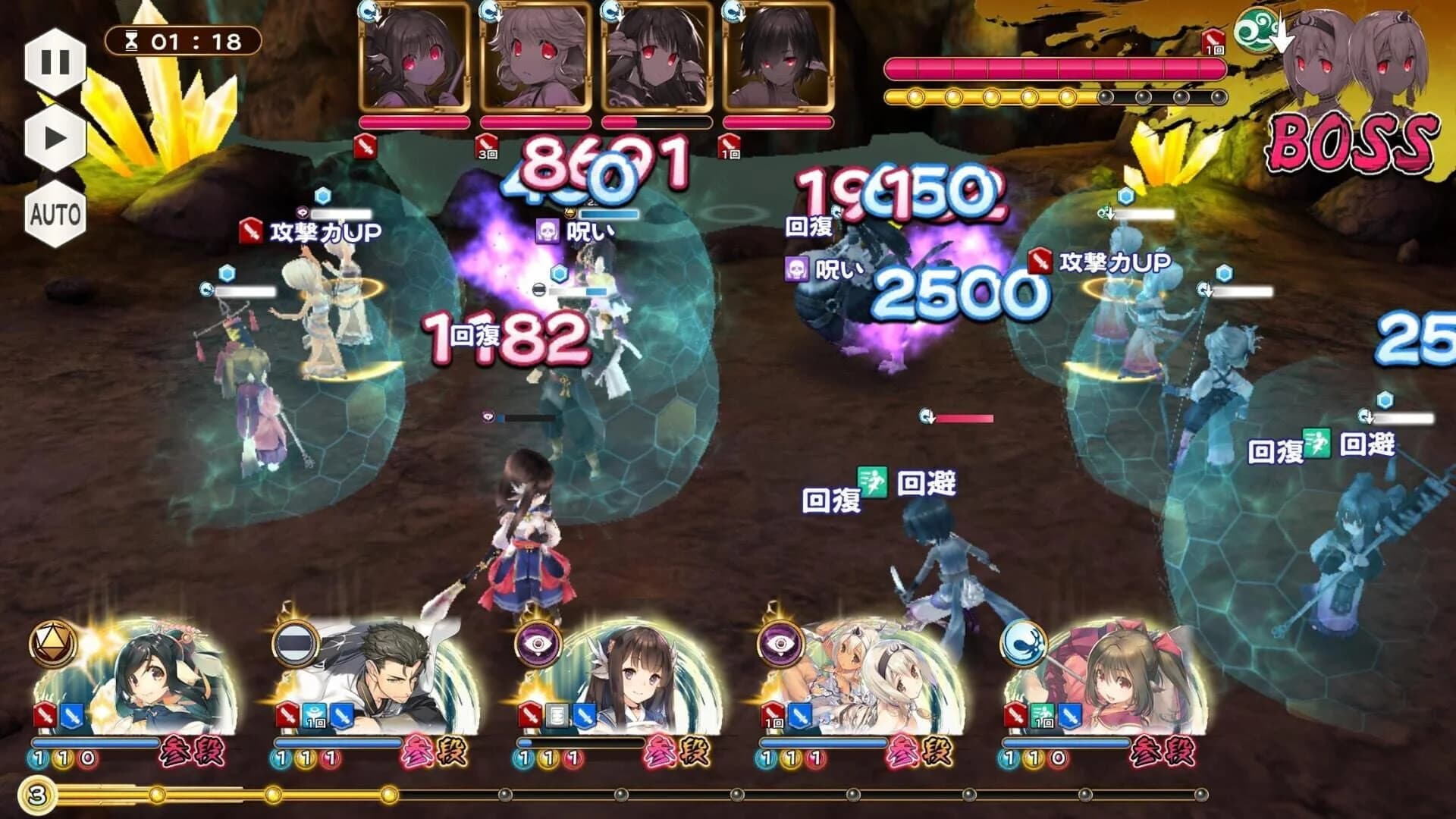This screenshot has width=1456, height=819.
Task: Select the first enemy portrait at the top
Action: (413, 57)
